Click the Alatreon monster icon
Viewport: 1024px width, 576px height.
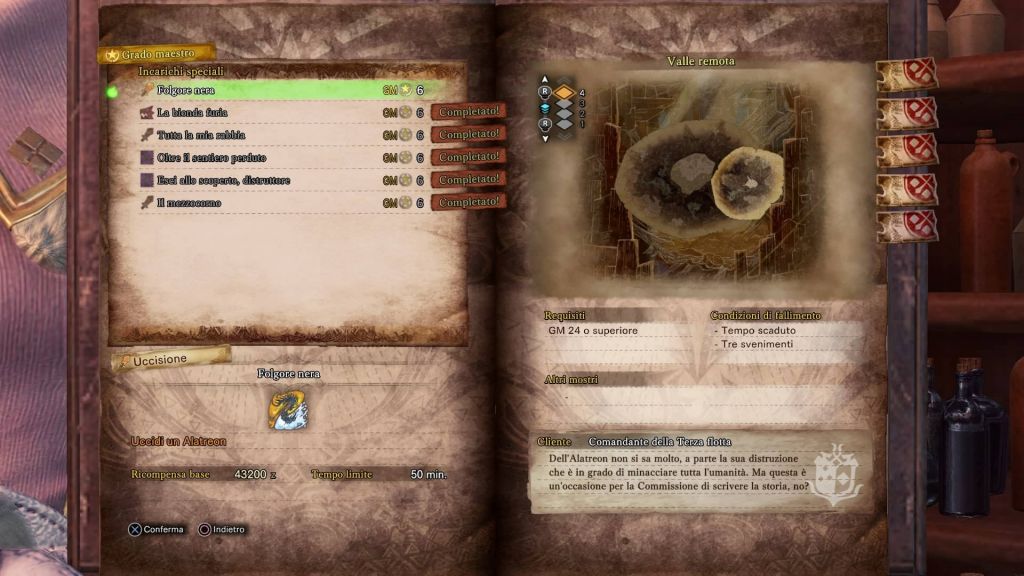pos(288,409)
